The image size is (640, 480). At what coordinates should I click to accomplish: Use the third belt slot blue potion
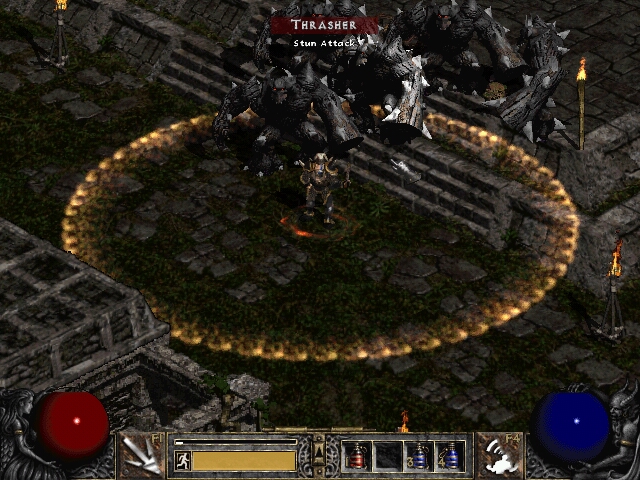419,456
